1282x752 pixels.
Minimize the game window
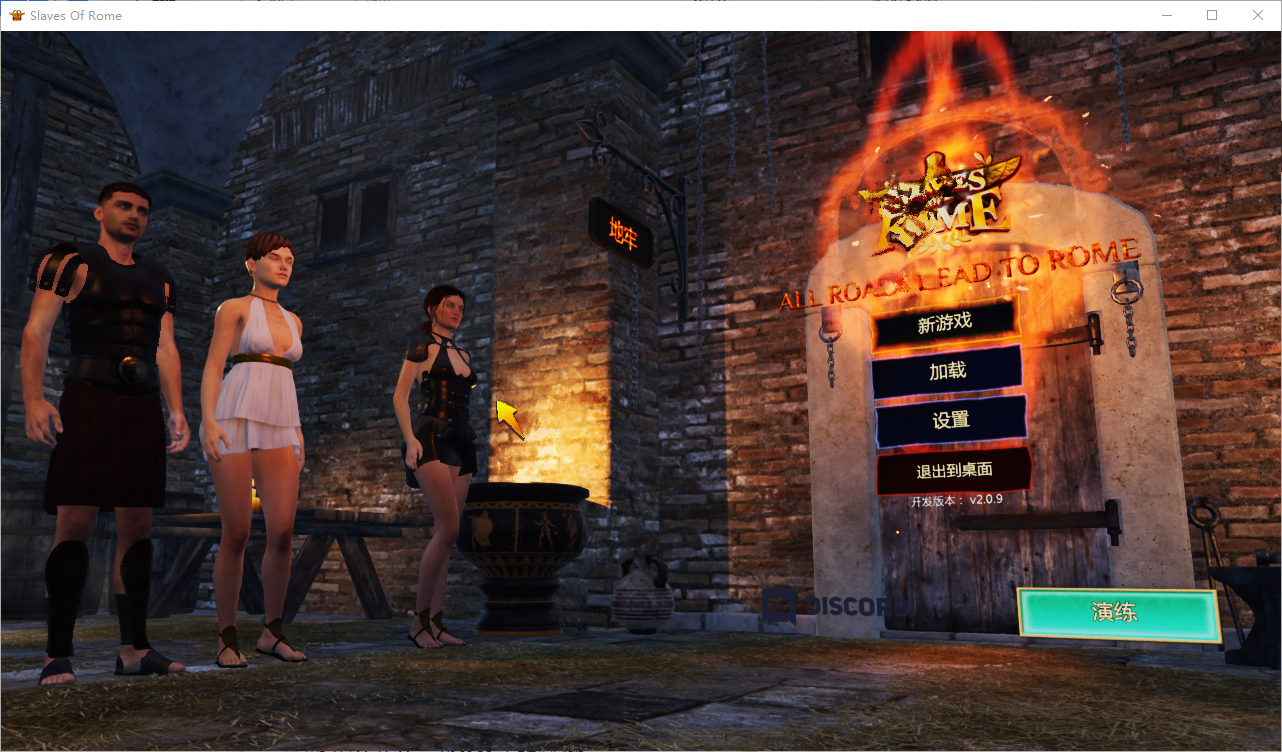1166,15
